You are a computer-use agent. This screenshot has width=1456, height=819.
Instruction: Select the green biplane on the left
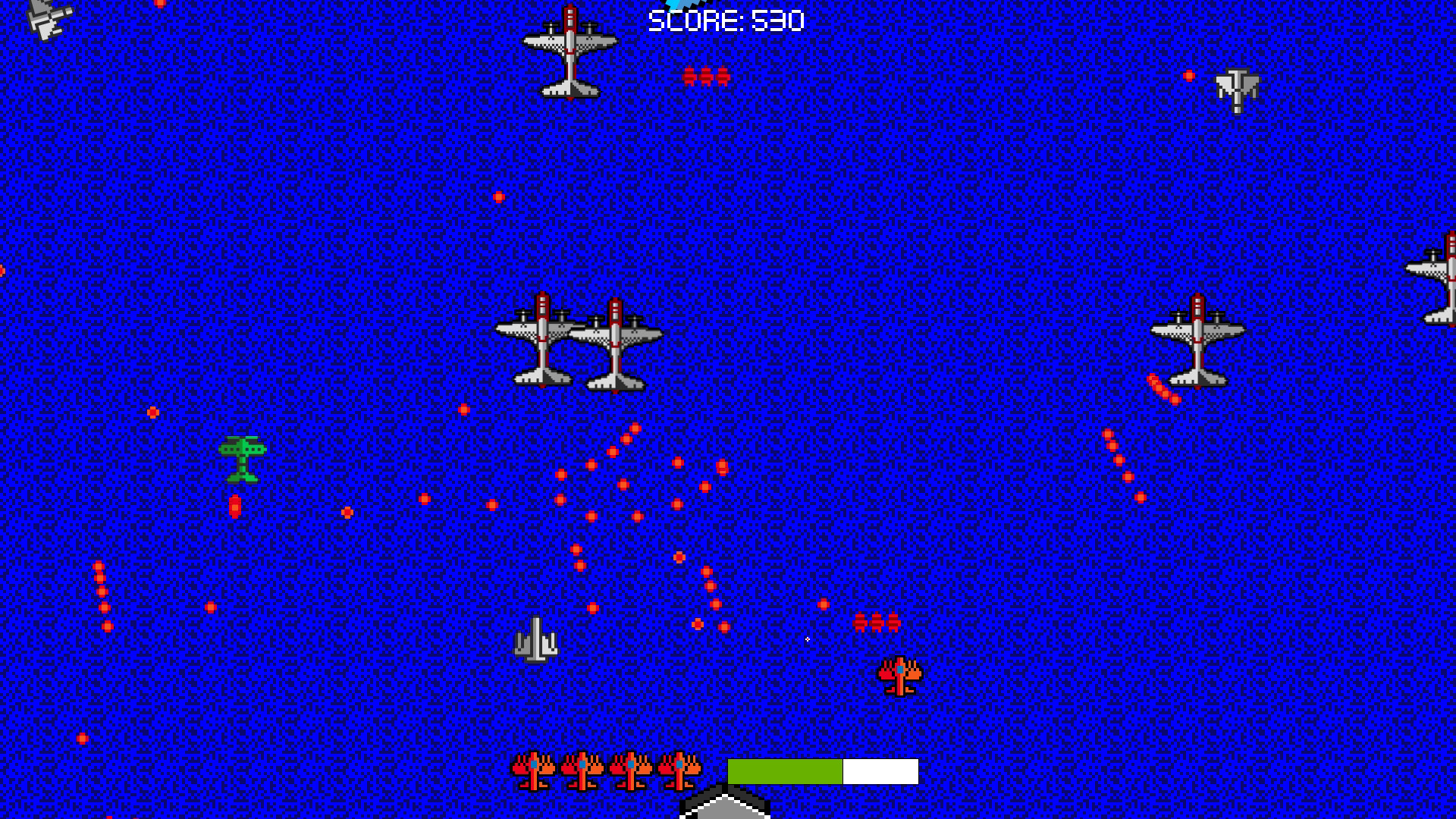[x=243, y=459]
